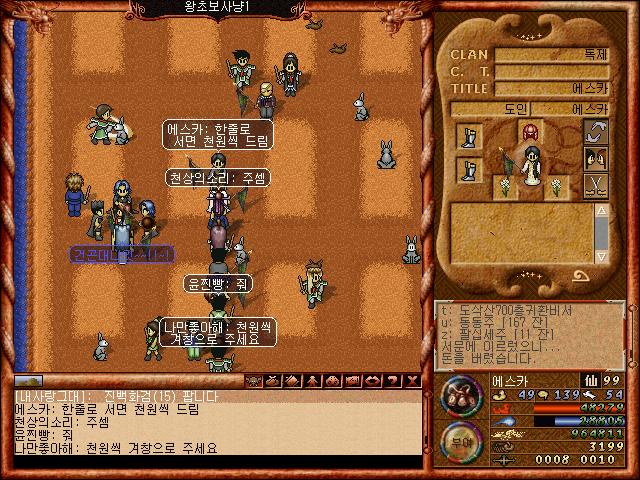Click the crossed swords button
Screen dimensions: 640x480
(x=596, y=185)
